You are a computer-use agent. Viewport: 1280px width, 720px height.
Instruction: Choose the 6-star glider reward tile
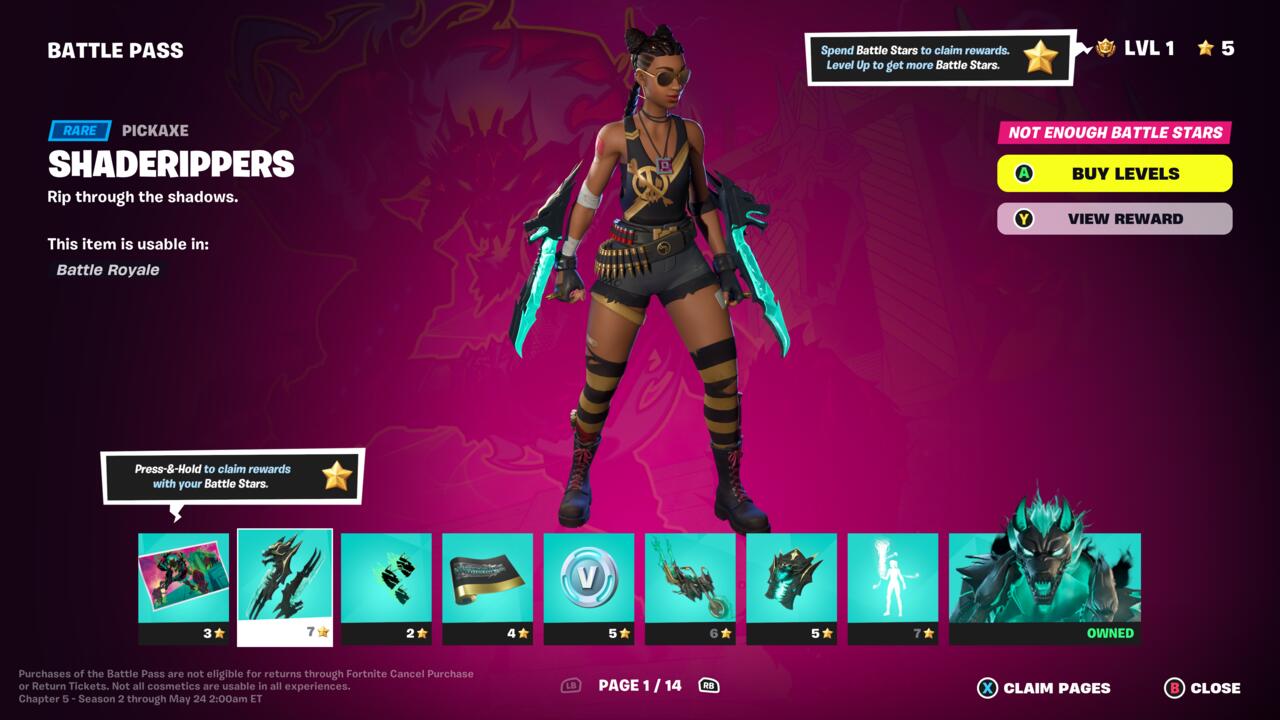690,587
